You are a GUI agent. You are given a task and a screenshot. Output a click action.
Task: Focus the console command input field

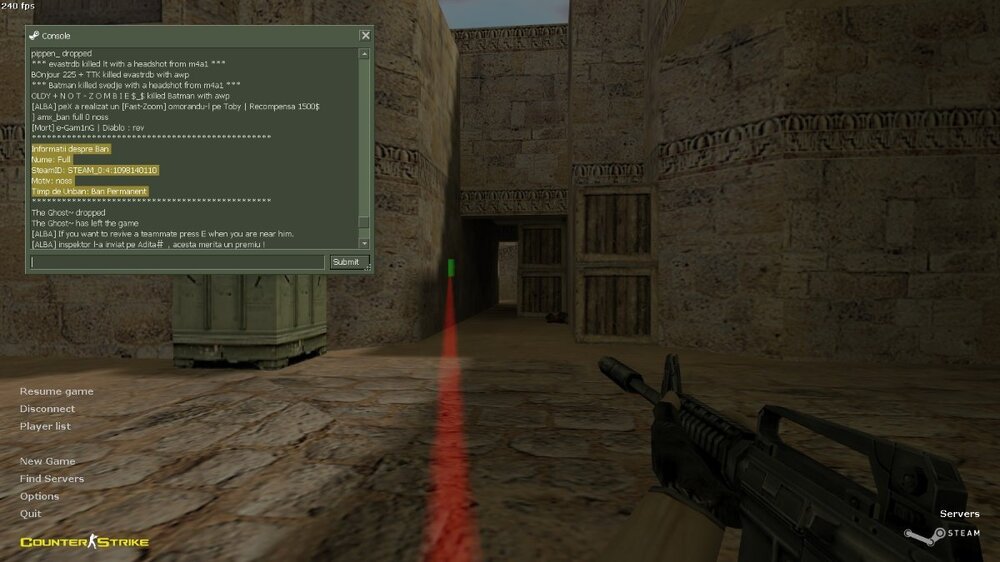177,262
